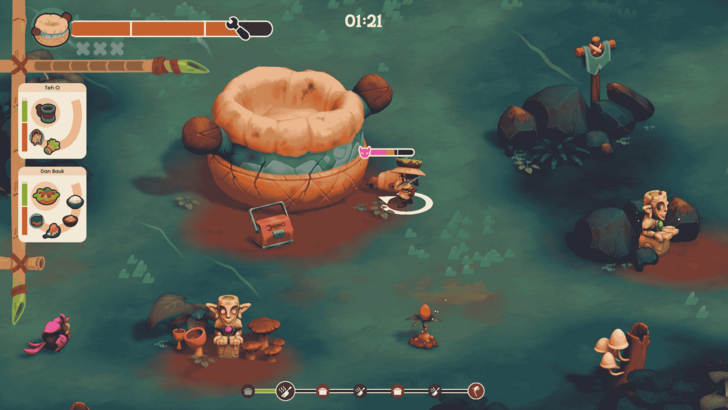Click the greyed-out pot stage marker
The width and height of the screenshot is (728, 410).
tap(248, 390)
